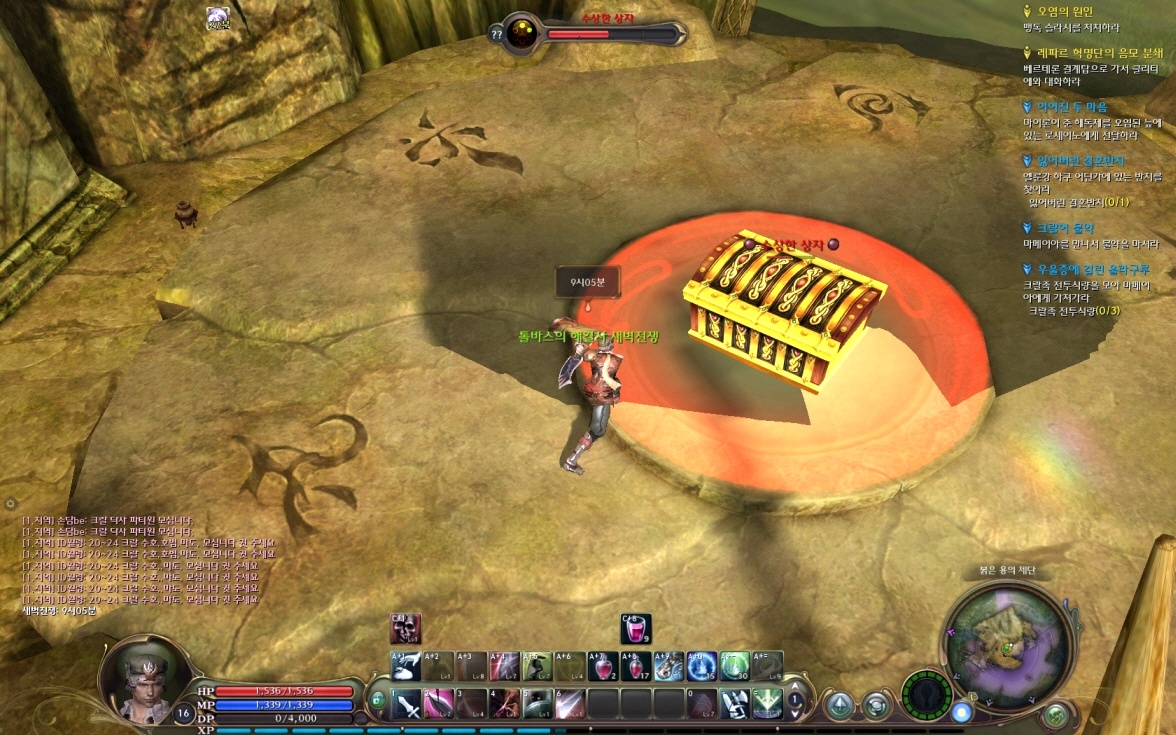The height and width of the screenshot is (735, 1176).
Task: Toggle the green hotbar lock button
Action: coord(377,700)
